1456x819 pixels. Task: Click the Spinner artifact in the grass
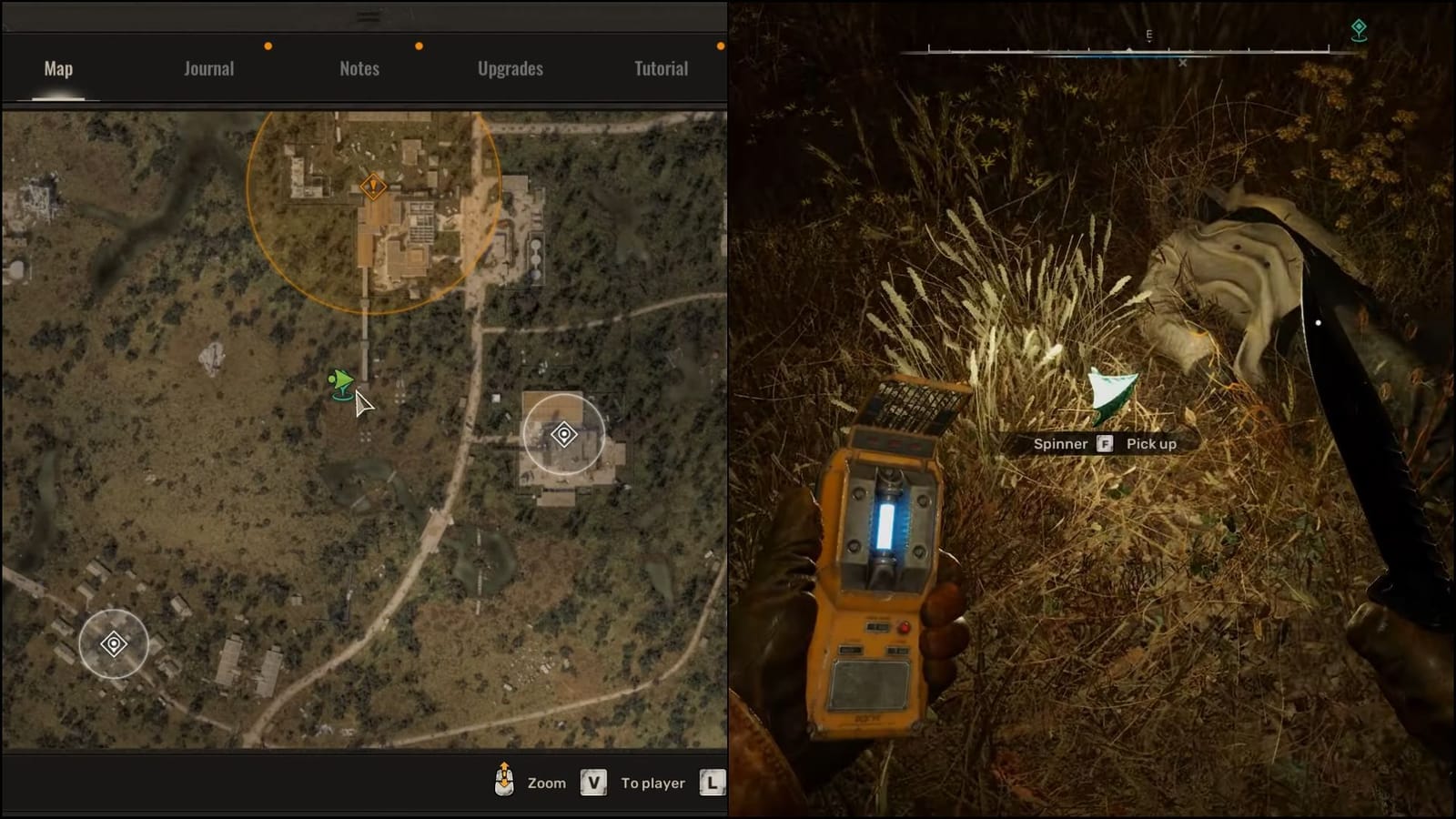coord(1108,393)
